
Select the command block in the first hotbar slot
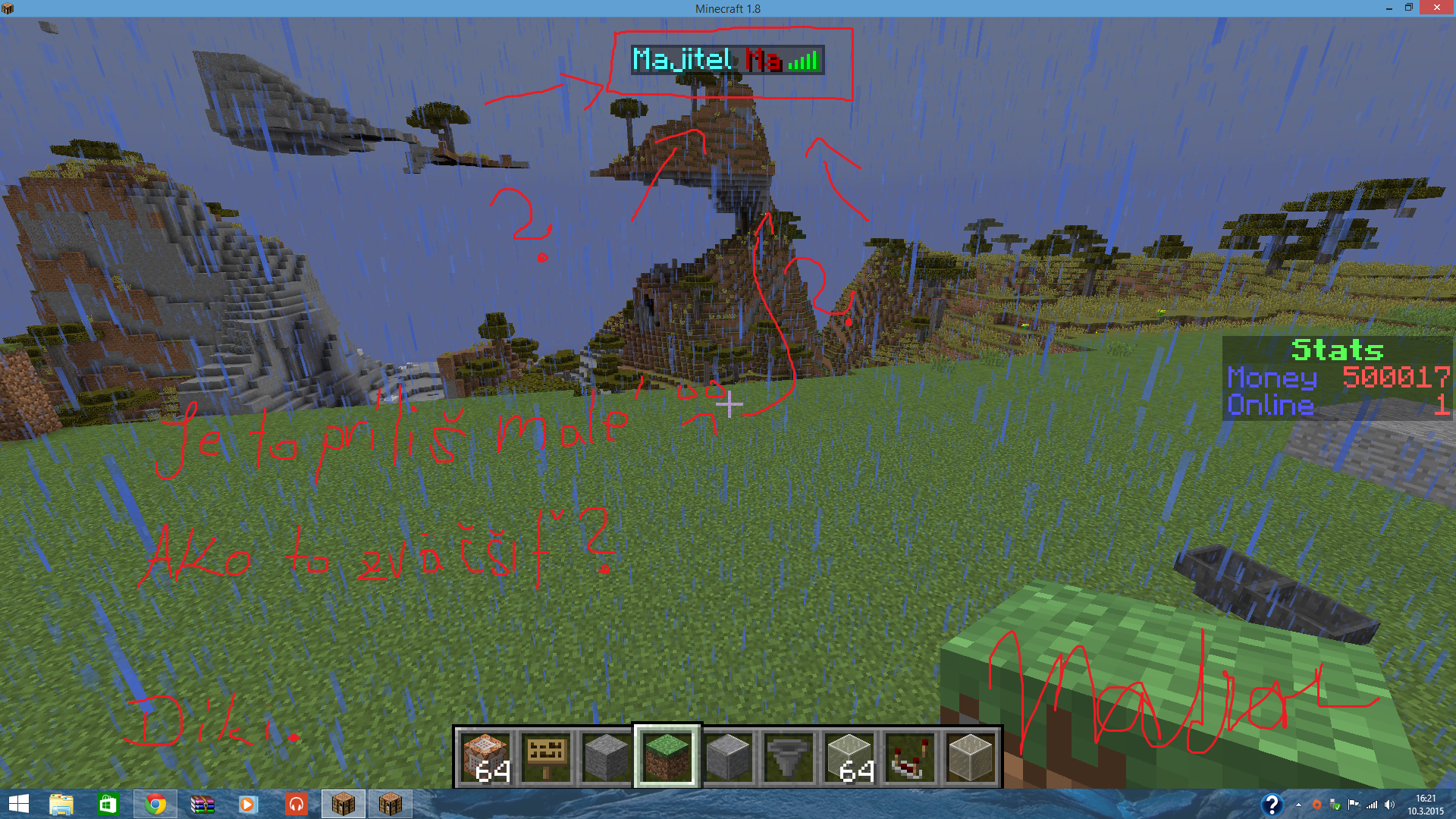(x=485, y=755)
